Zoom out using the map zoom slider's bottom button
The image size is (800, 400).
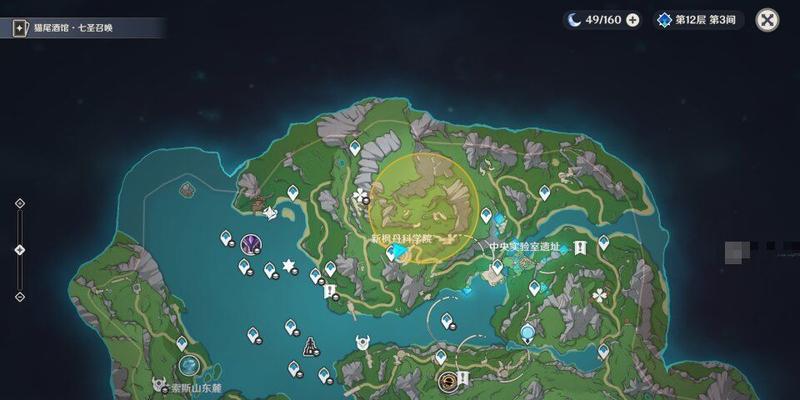pos(19,296)
